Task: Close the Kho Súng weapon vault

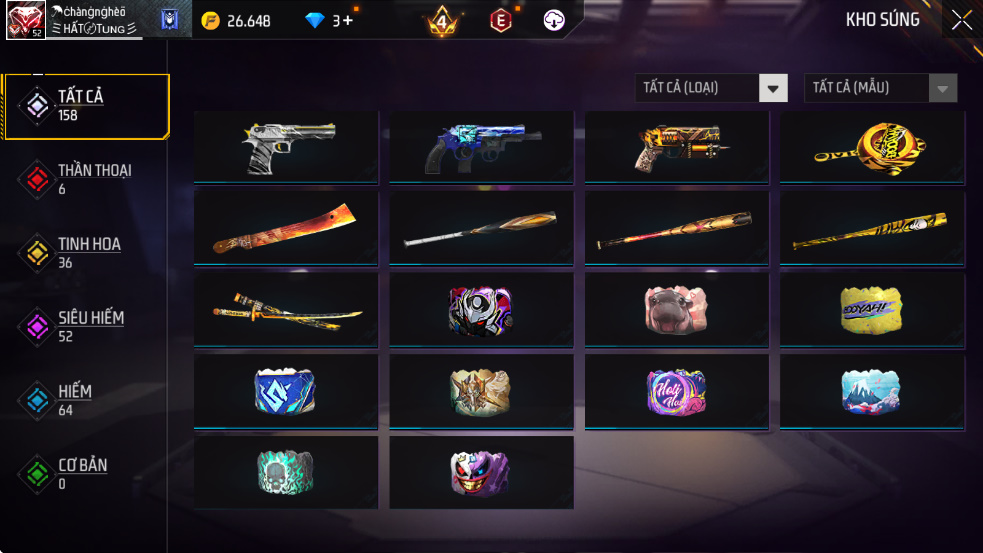Action: [x=961, y=20]
